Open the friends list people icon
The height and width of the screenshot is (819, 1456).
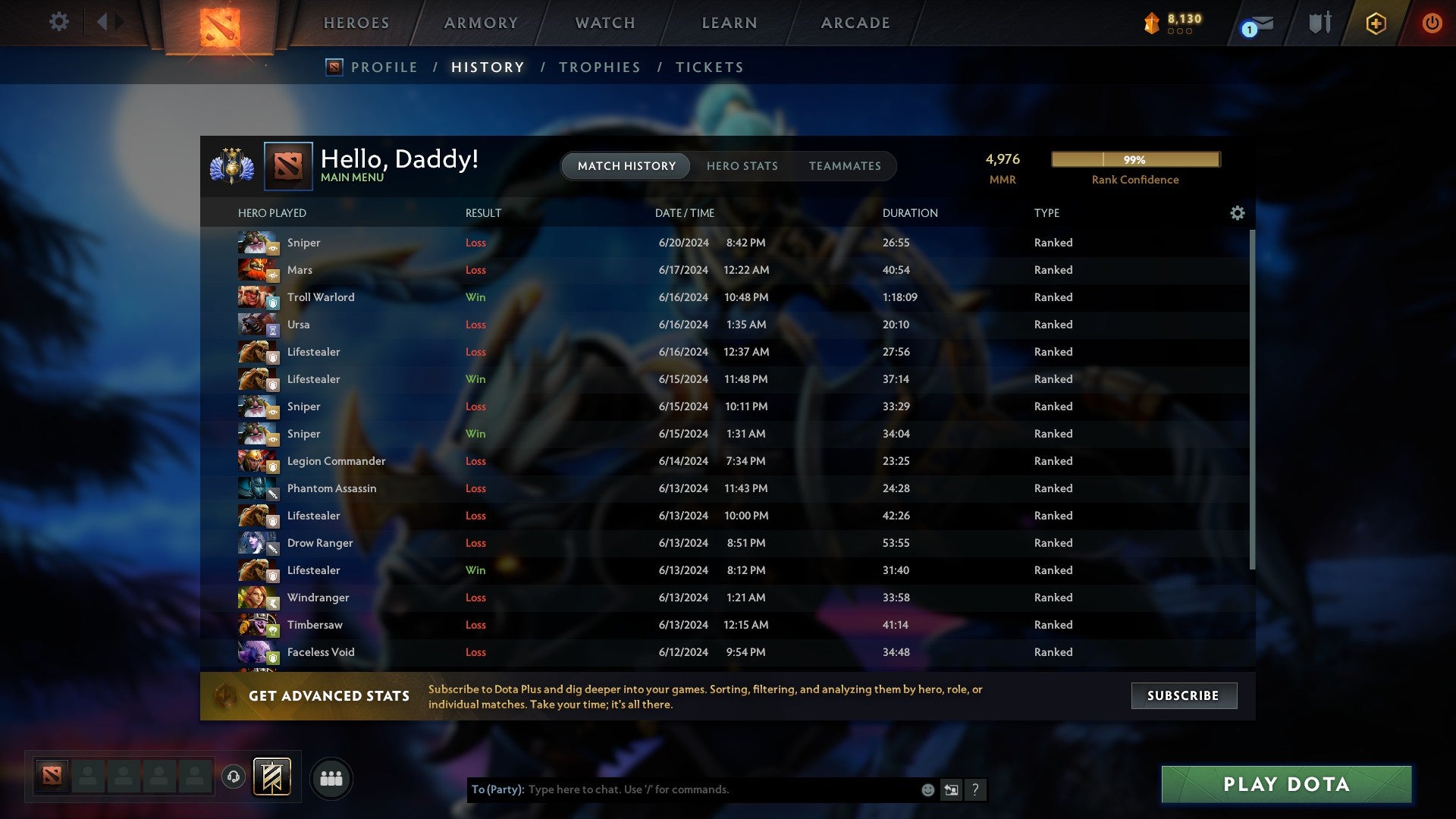[331, 777]
